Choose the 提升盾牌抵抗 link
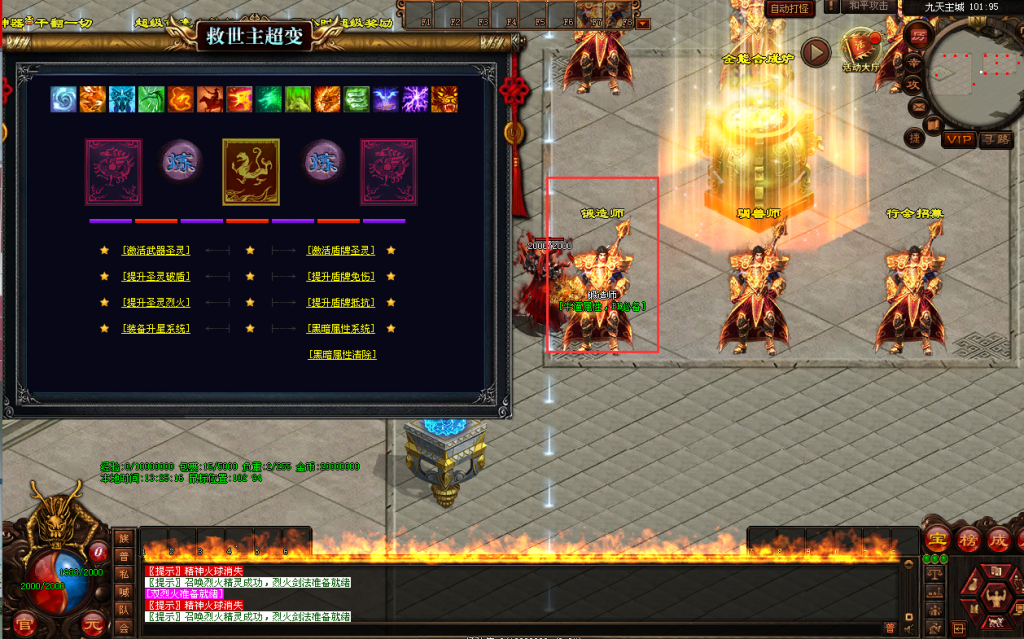1024x639 pixels. point(341,302)
